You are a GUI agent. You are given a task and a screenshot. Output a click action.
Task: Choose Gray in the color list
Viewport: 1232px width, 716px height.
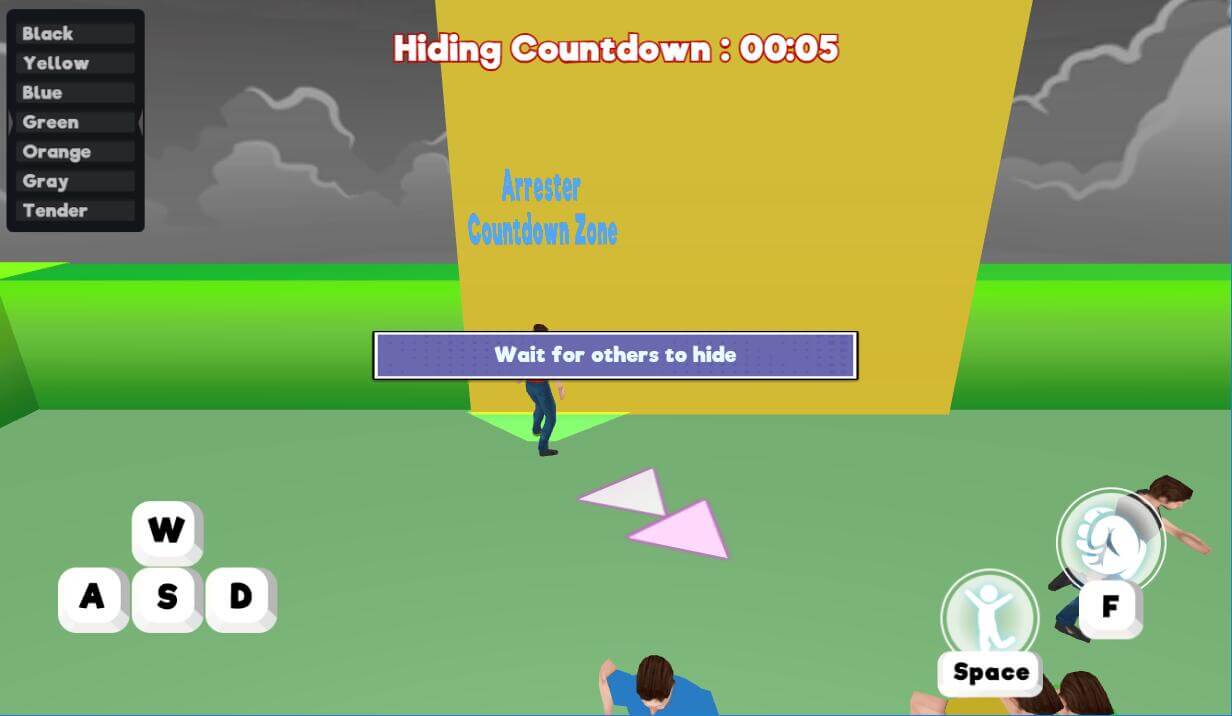pos(75,181)
